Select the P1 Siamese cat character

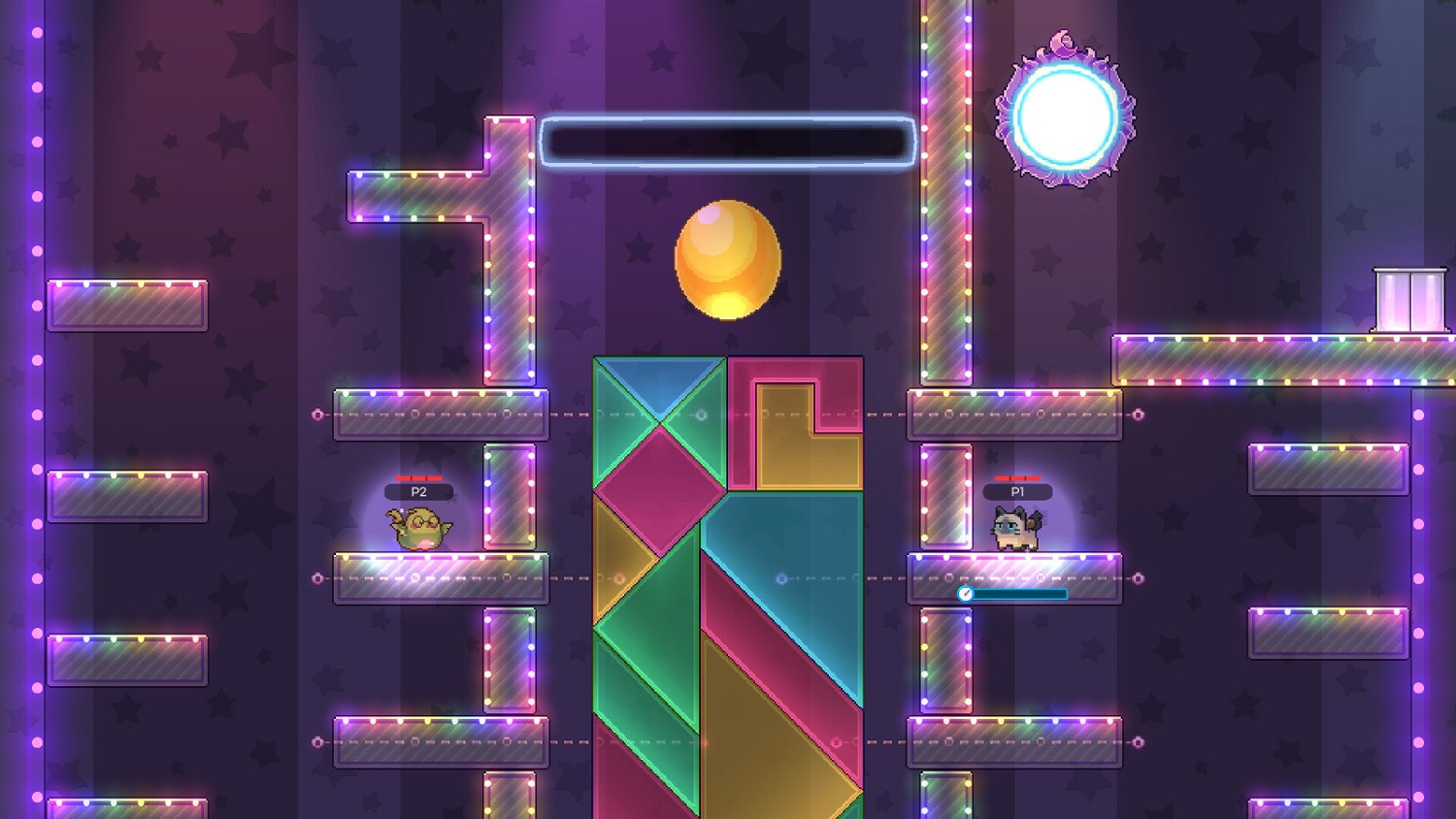point(1016,531)
